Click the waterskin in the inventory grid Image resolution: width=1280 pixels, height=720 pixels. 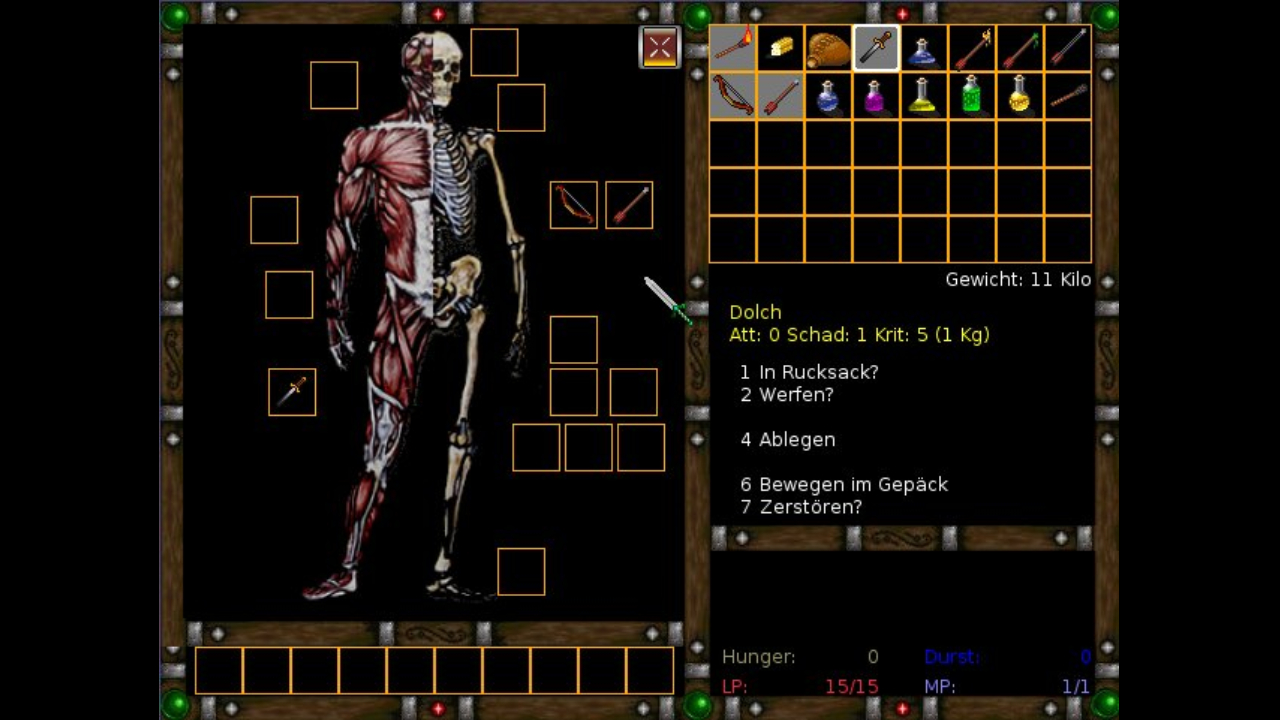coord(828,47)
